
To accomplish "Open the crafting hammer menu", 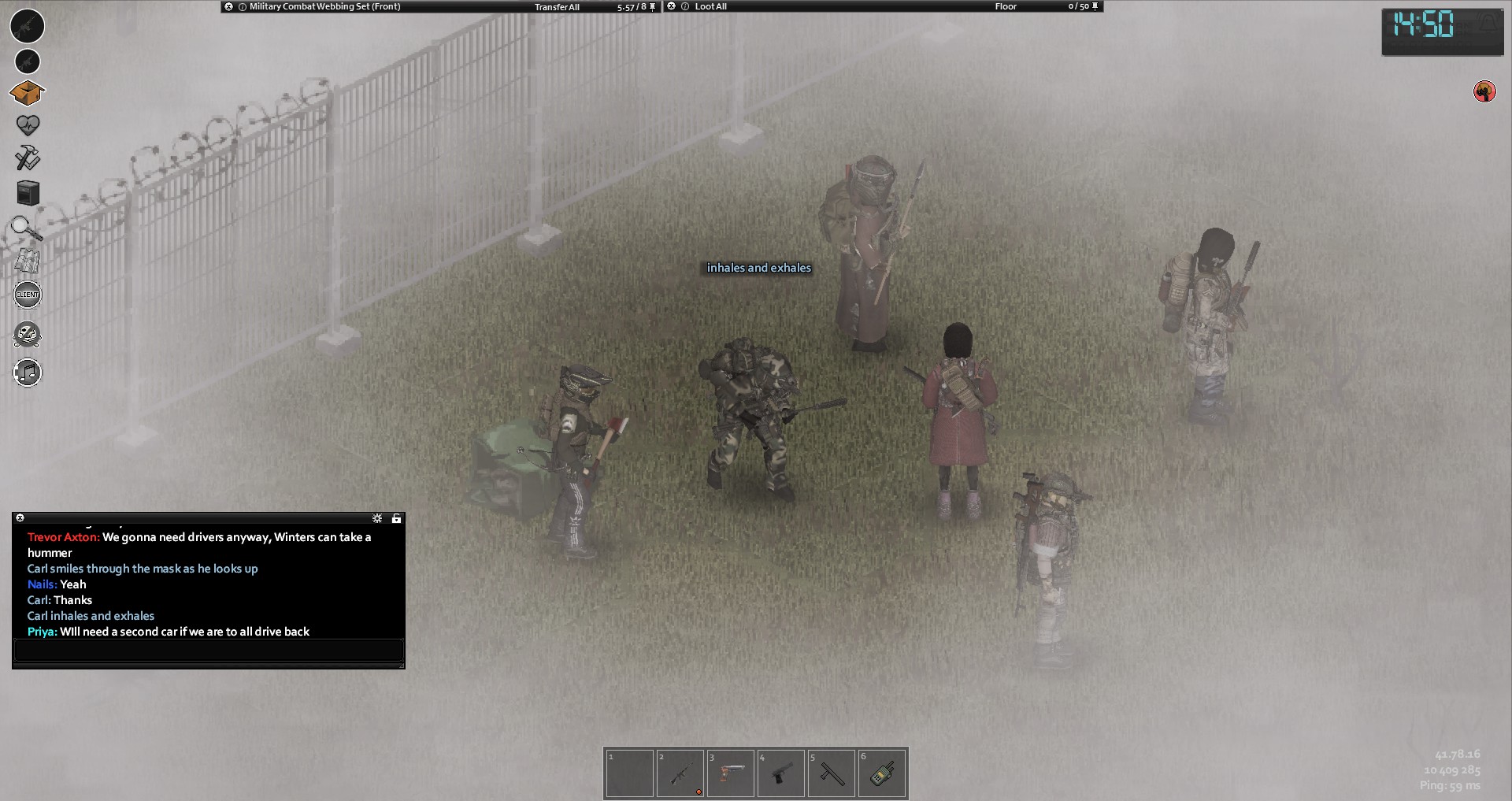I will (28, 158).
